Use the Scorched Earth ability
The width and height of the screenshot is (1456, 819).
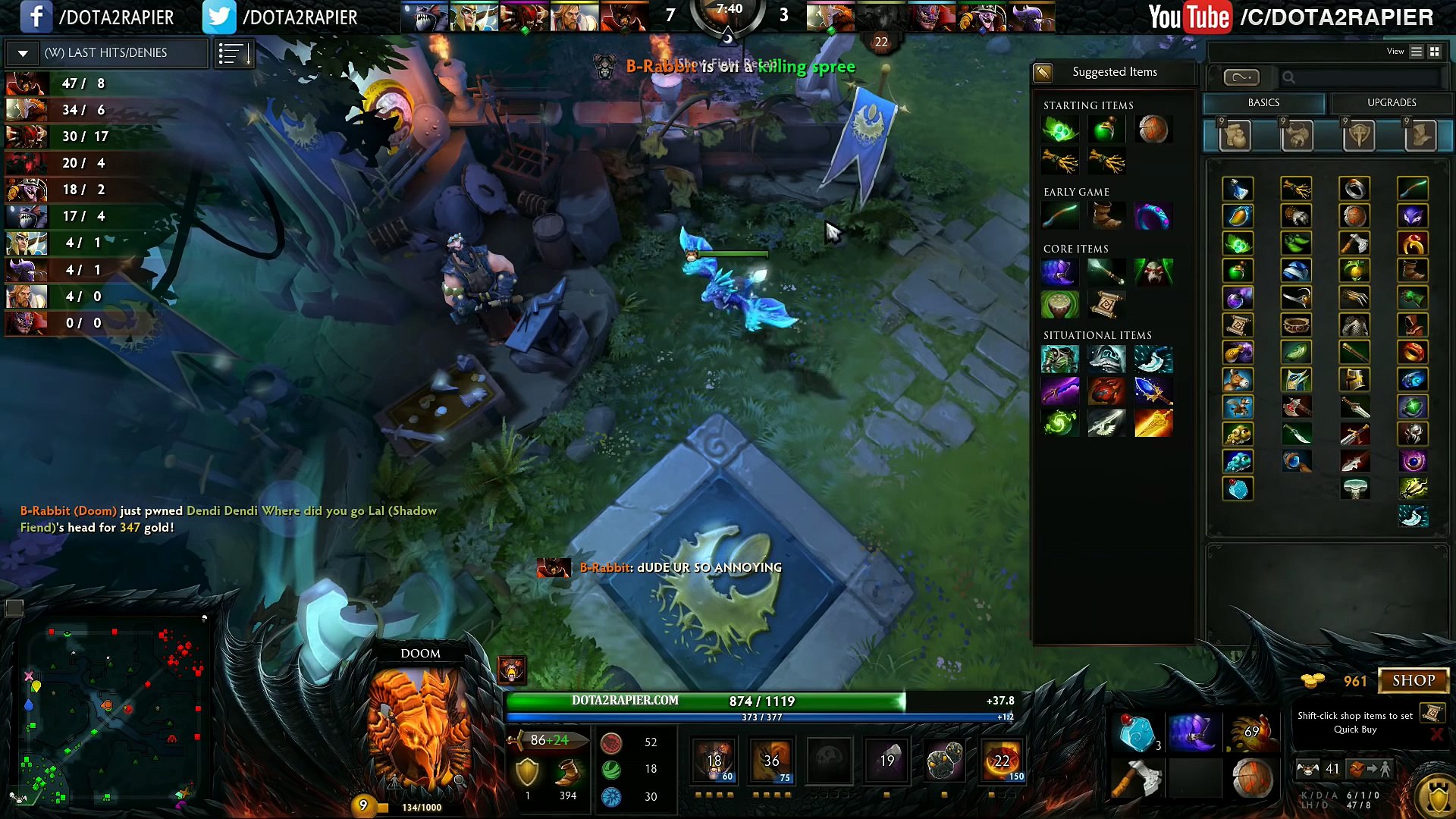(x=771, y=761)
